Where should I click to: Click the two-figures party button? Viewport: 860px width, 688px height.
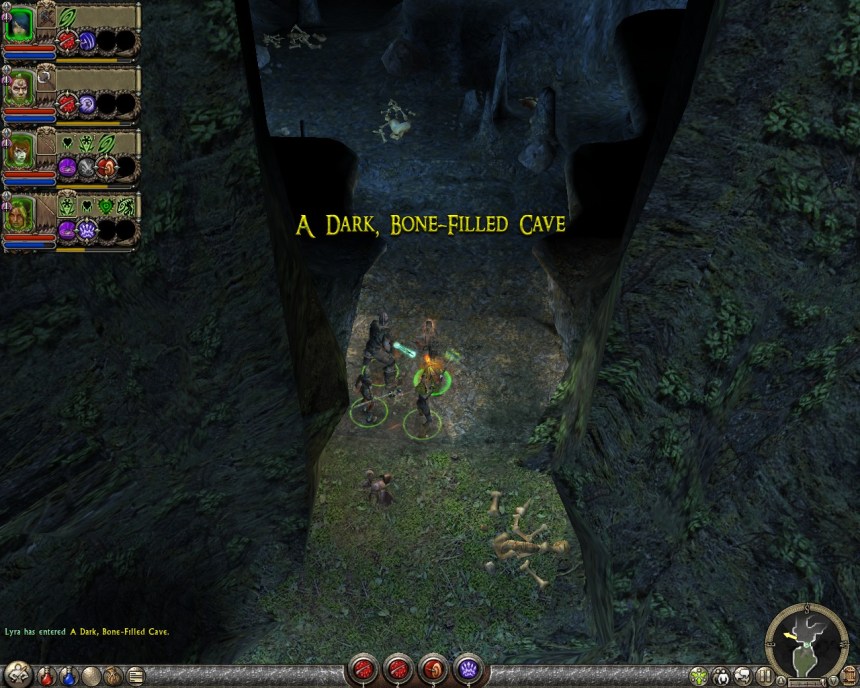[721, 676]
